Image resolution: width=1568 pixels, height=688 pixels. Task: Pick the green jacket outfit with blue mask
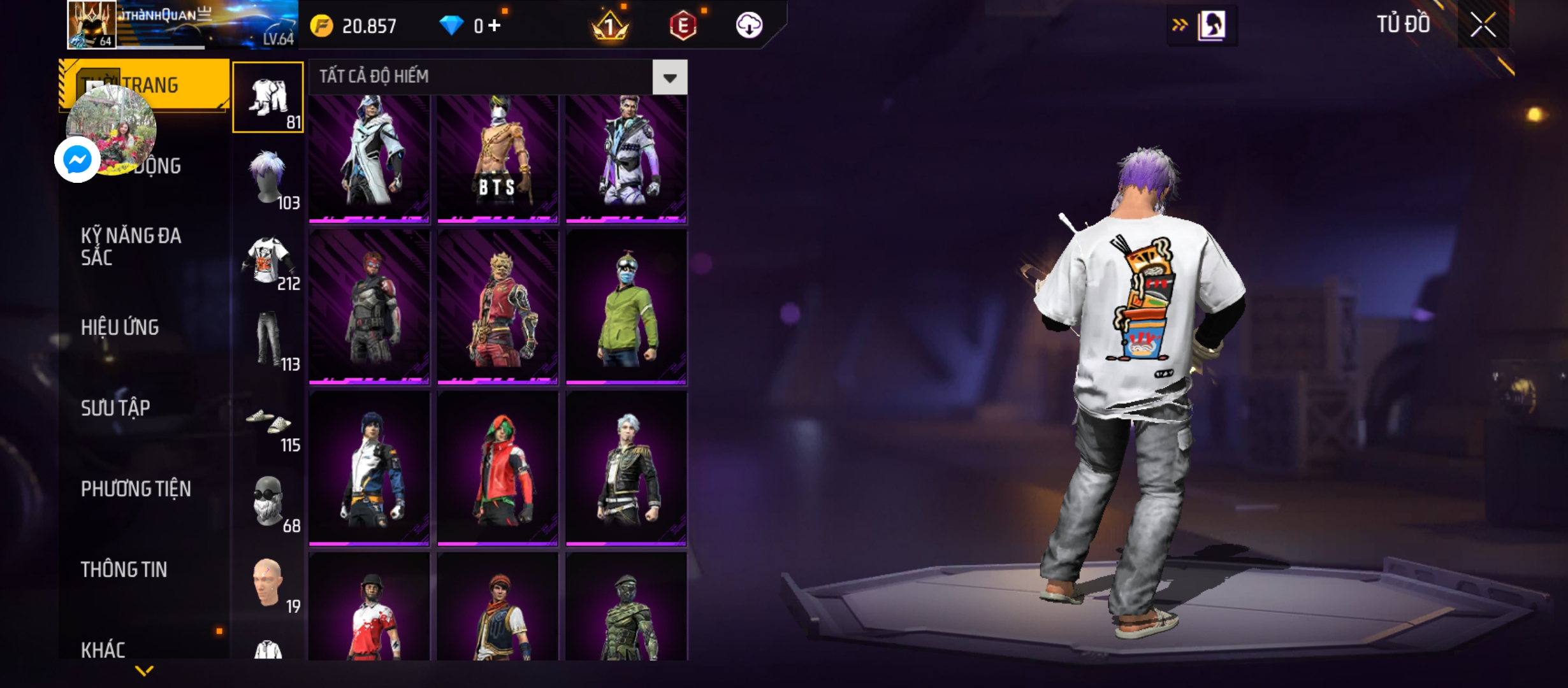[x=626, y=308]
